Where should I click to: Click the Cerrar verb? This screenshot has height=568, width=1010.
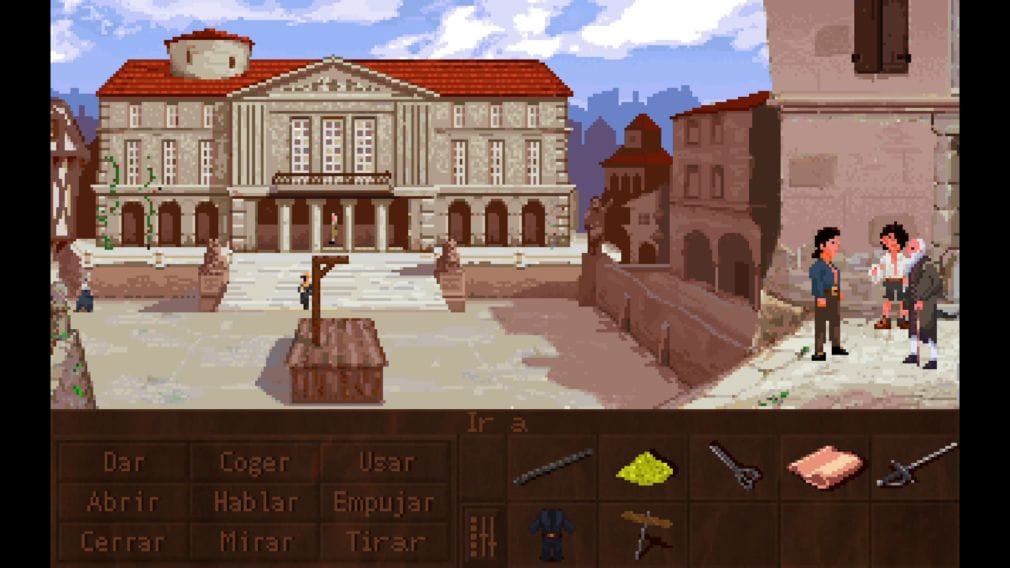tap(124, 541)
